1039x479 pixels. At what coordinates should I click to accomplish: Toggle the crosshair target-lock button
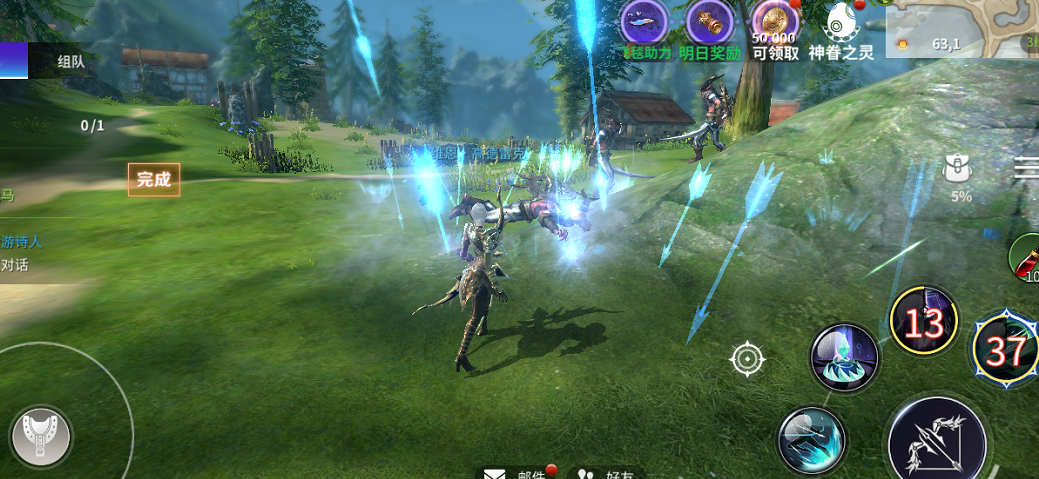(748, 358)
